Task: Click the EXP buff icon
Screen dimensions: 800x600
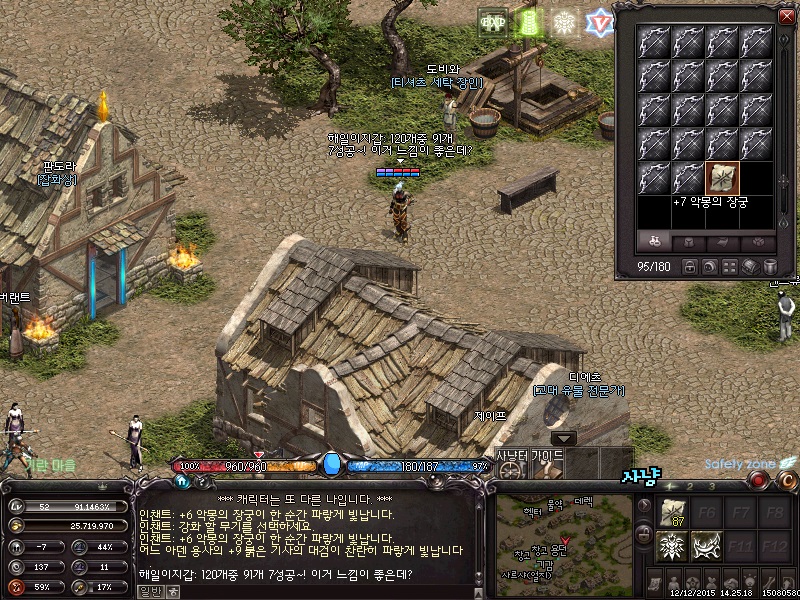Action: (x=493, y=23)
